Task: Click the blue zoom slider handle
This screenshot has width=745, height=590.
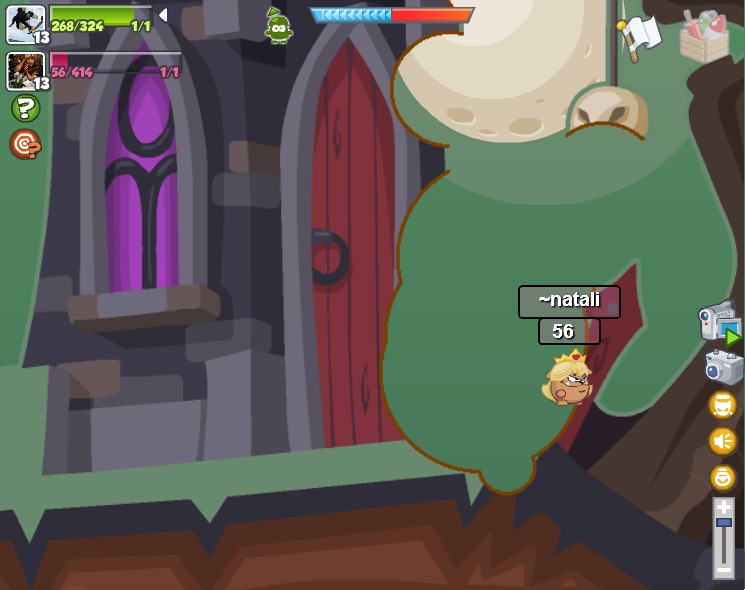Action: (x=723, y=523)
